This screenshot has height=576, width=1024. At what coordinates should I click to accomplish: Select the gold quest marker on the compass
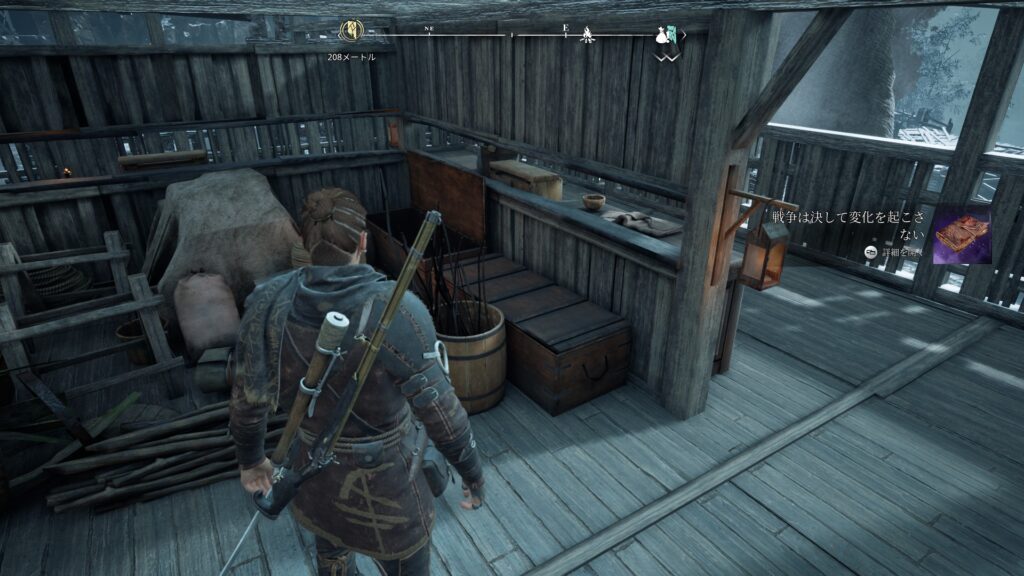pos(352,30)
